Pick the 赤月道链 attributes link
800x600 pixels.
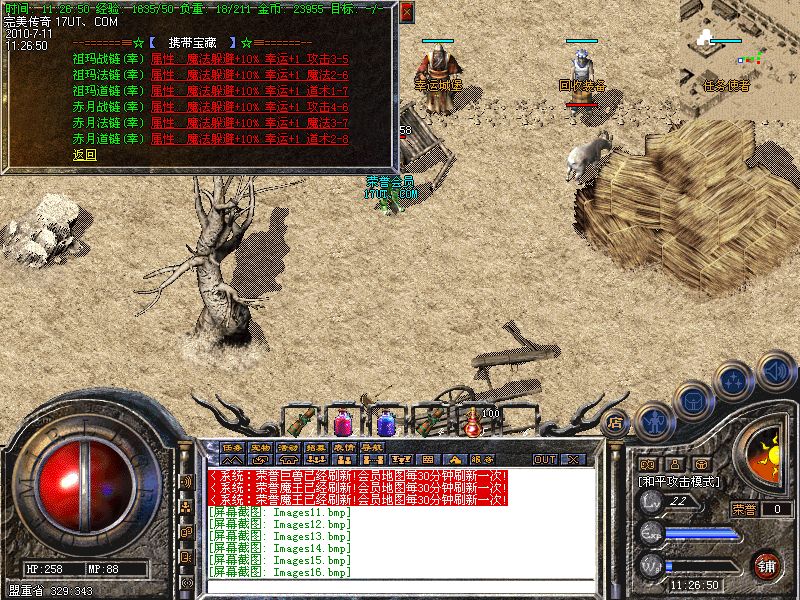(x=249, y=139)
